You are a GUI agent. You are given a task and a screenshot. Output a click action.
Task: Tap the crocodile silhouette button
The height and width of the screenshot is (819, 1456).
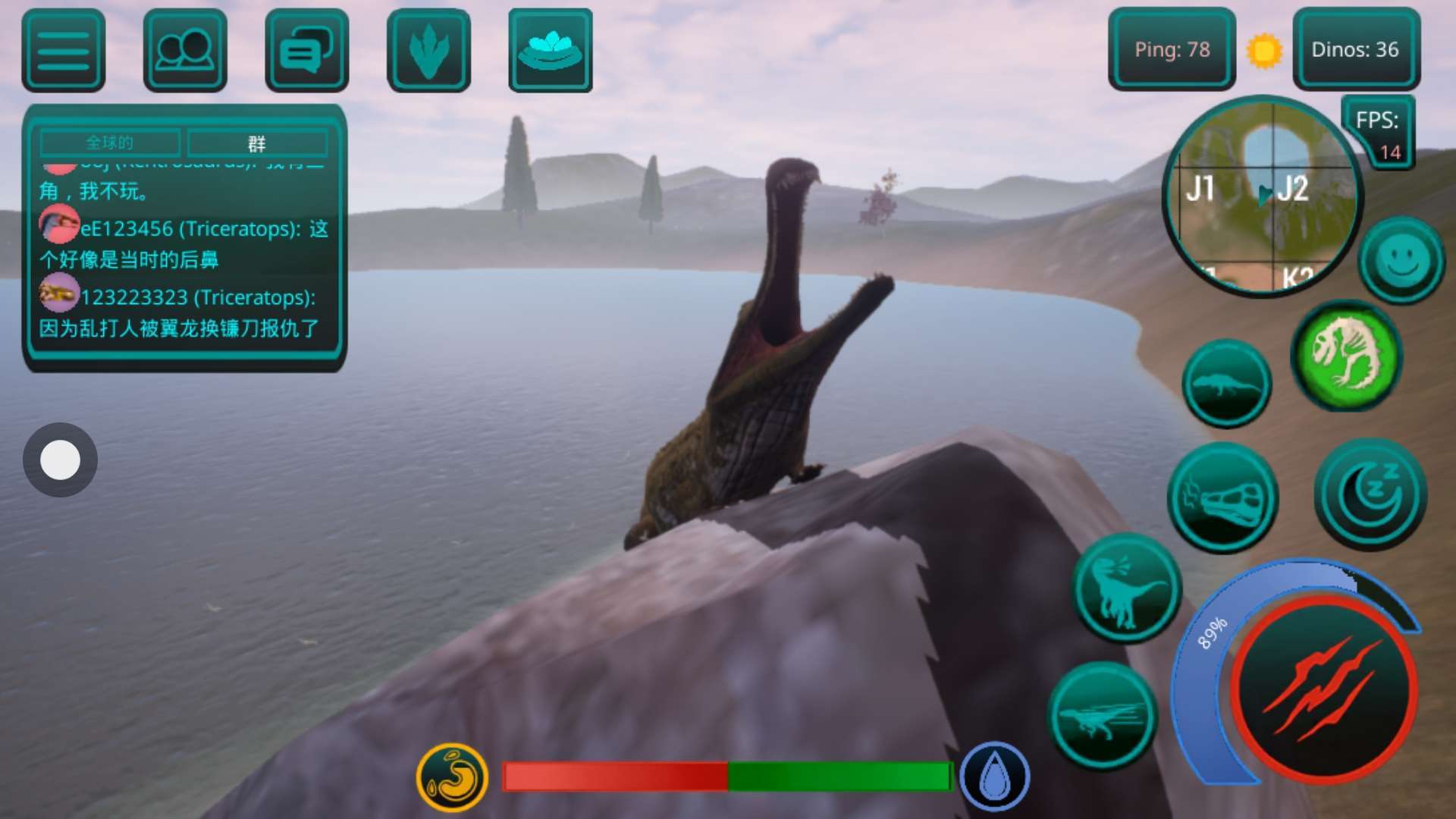click(1226, 384)
